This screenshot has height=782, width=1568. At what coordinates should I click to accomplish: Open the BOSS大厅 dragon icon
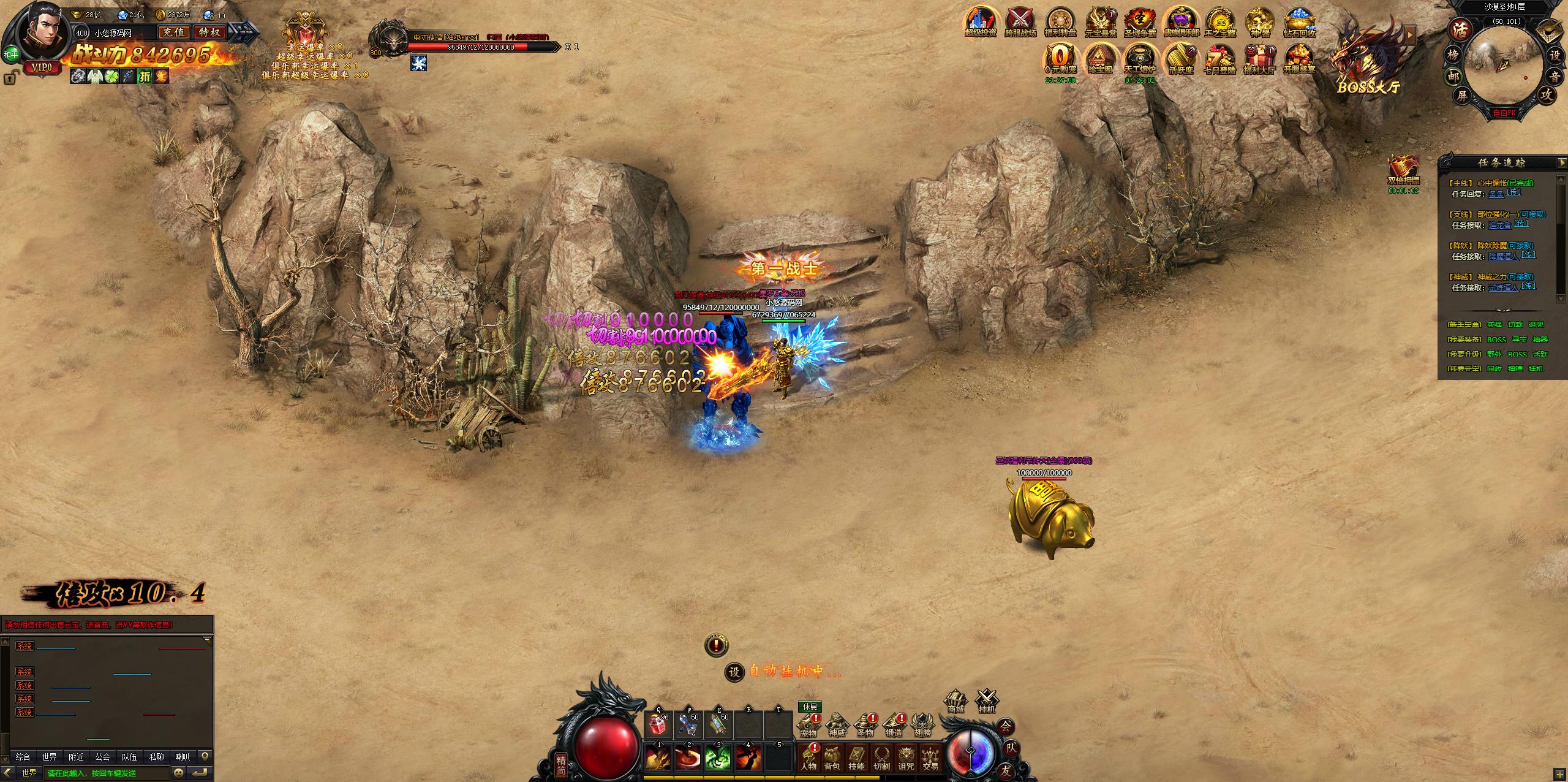click(x=1366, y=58)
